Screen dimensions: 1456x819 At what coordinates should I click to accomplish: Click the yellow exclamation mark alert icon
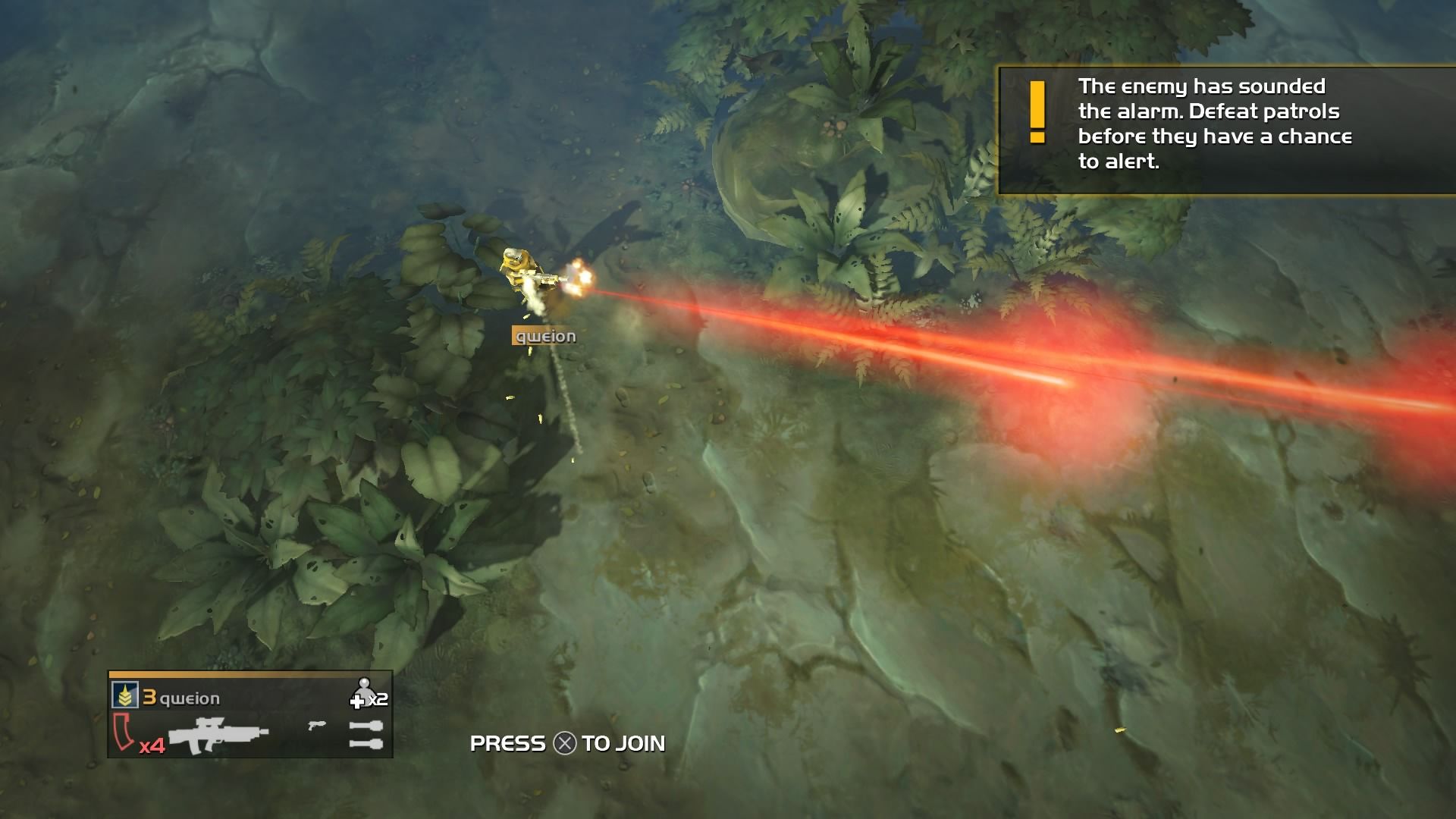point(1037,112)
